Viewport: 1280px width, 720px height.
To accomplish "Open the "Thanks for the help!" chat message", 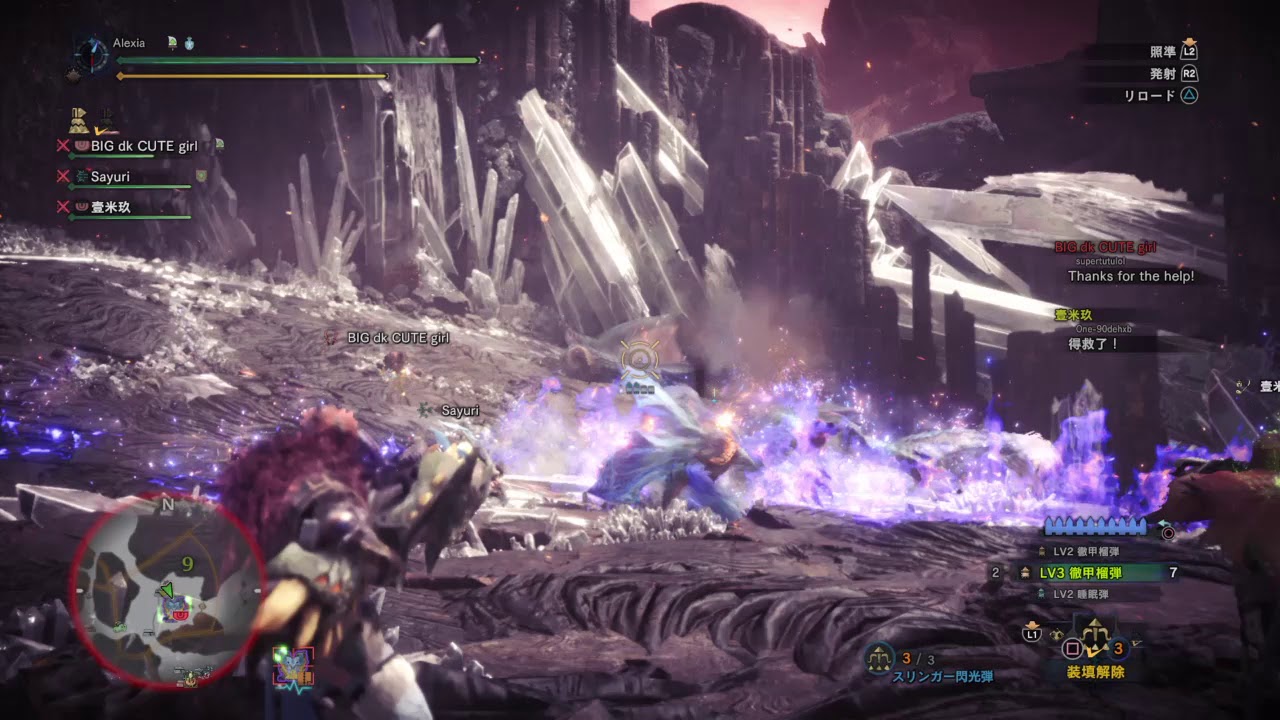I will pyautogui.click(x=1130, y=276).
